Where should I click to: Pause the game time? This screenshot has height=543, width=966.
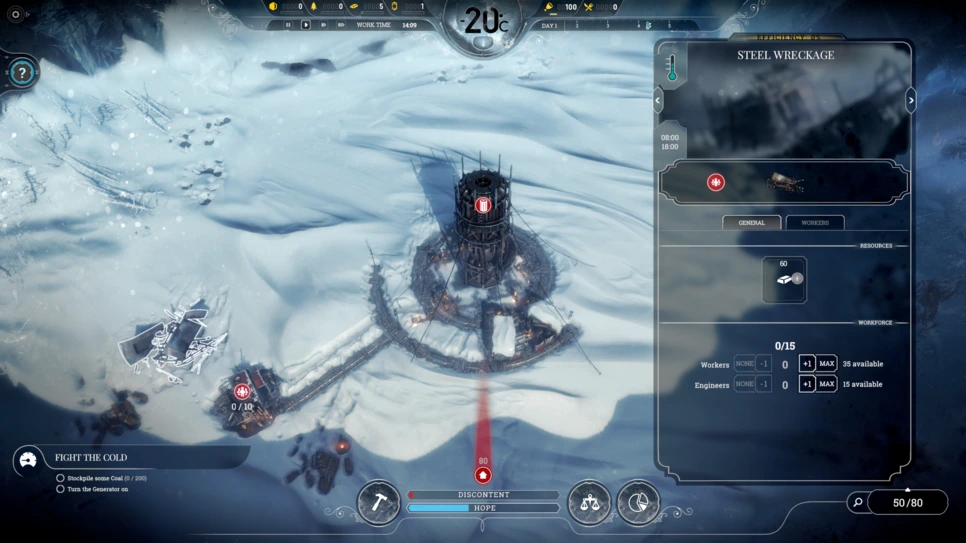288,25
